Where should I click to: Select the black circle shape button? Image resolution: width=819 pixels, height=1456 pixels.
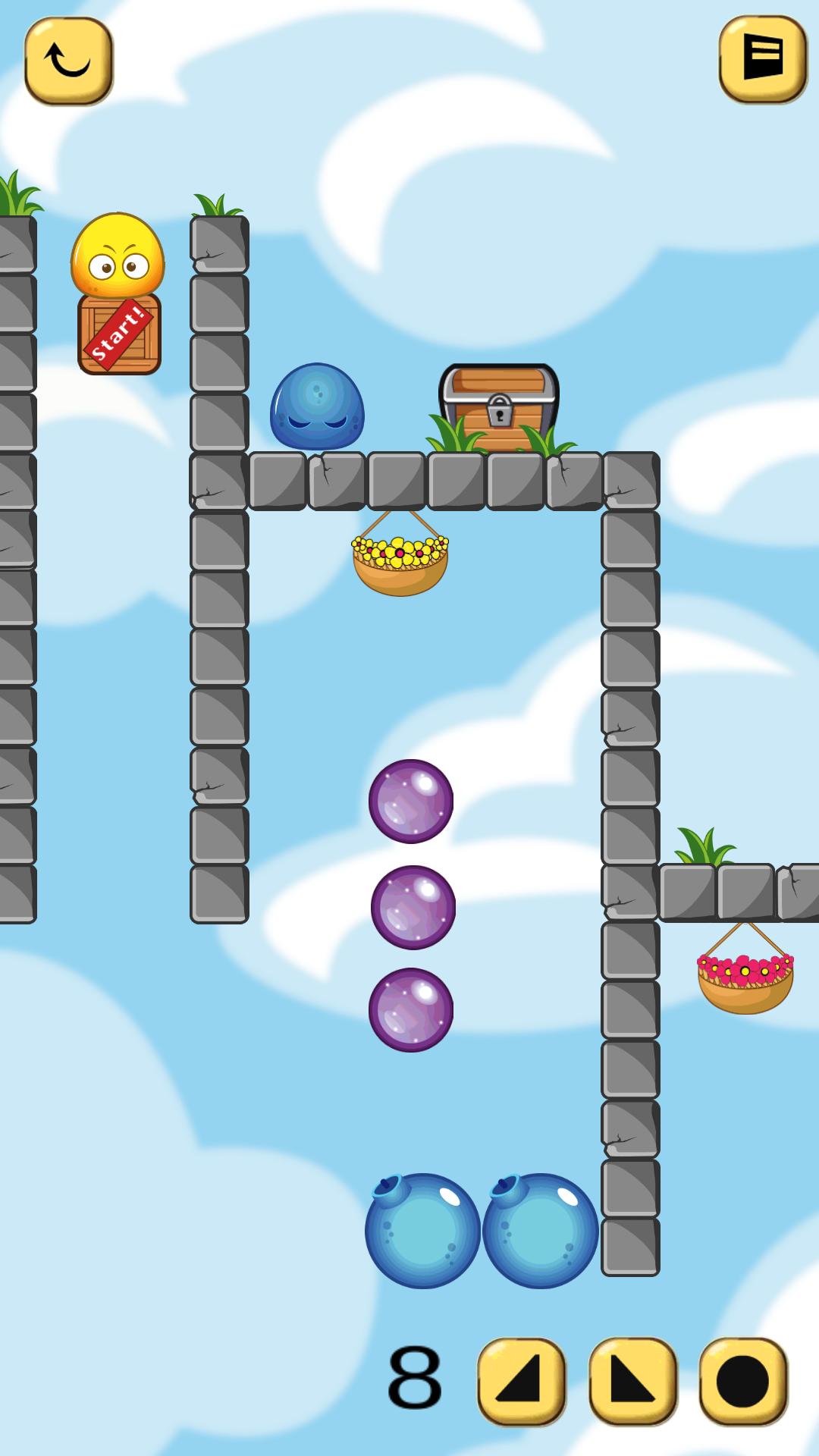click(743, 1381)
